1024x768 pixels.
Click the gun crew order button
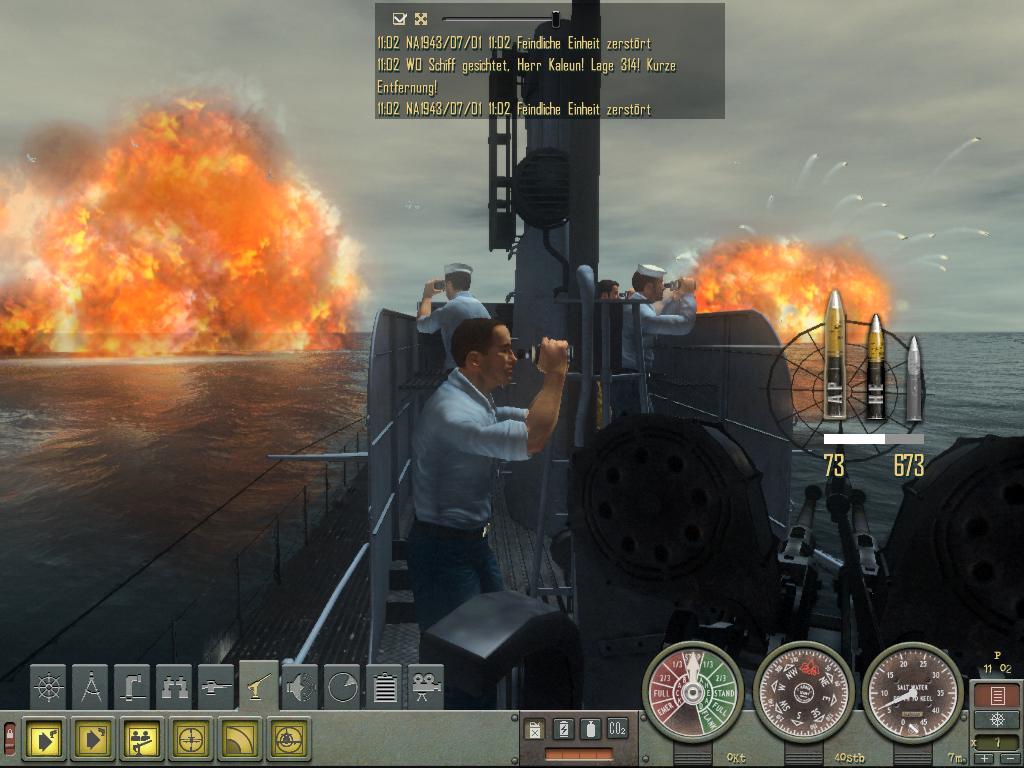point(143,739)
